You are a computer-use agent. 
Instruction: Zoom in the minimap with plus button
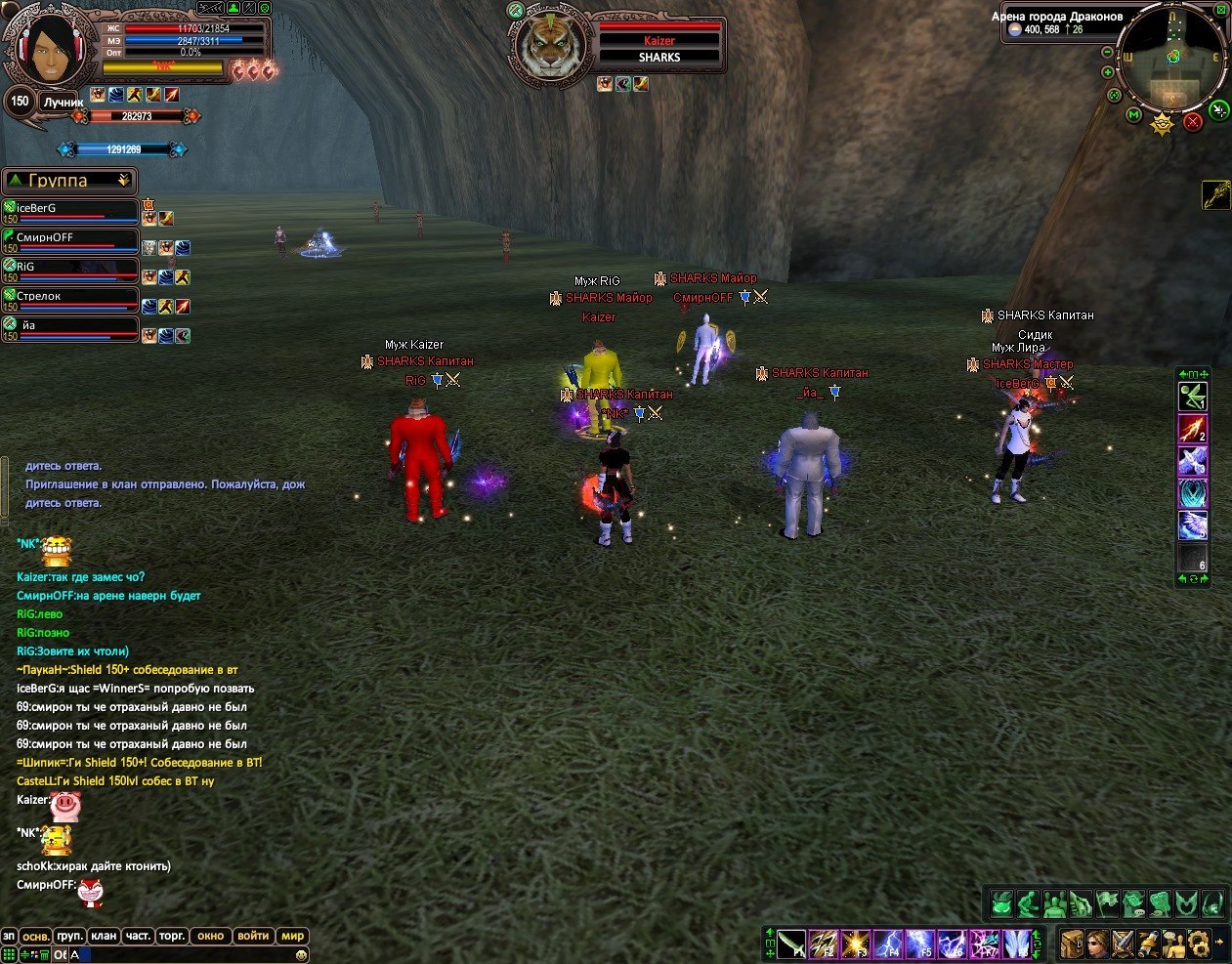[x=1107, y=72]
